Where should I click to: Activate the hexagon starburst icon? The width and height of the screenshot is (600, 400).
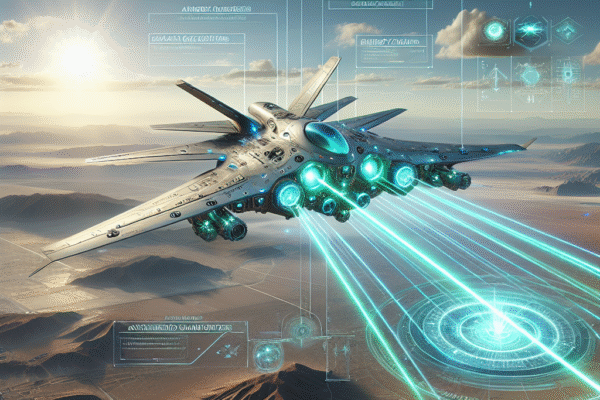[528, 31]
